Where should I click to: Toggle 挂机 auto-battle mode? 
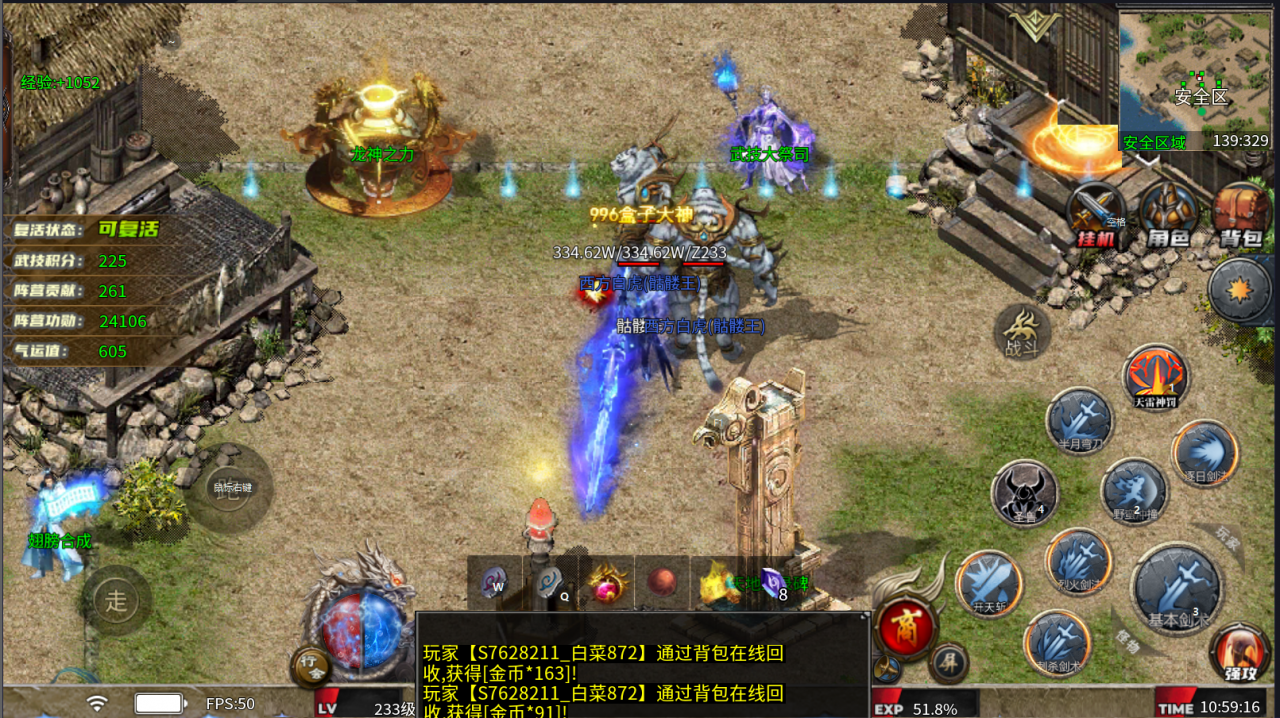point(1096,214)
